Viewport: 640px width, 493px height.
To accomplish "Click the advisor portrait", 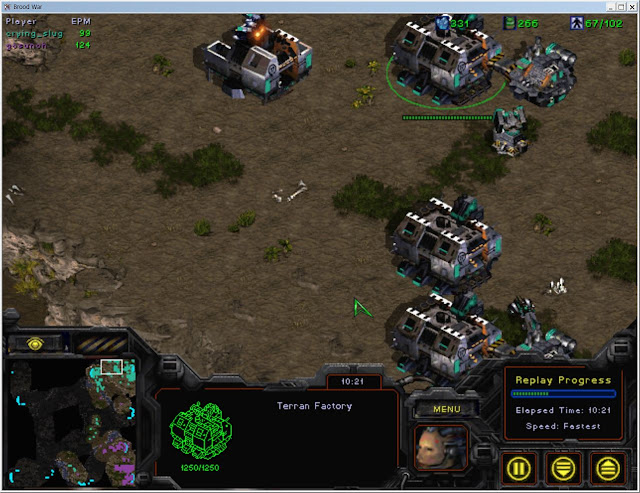I will (441, 447).
